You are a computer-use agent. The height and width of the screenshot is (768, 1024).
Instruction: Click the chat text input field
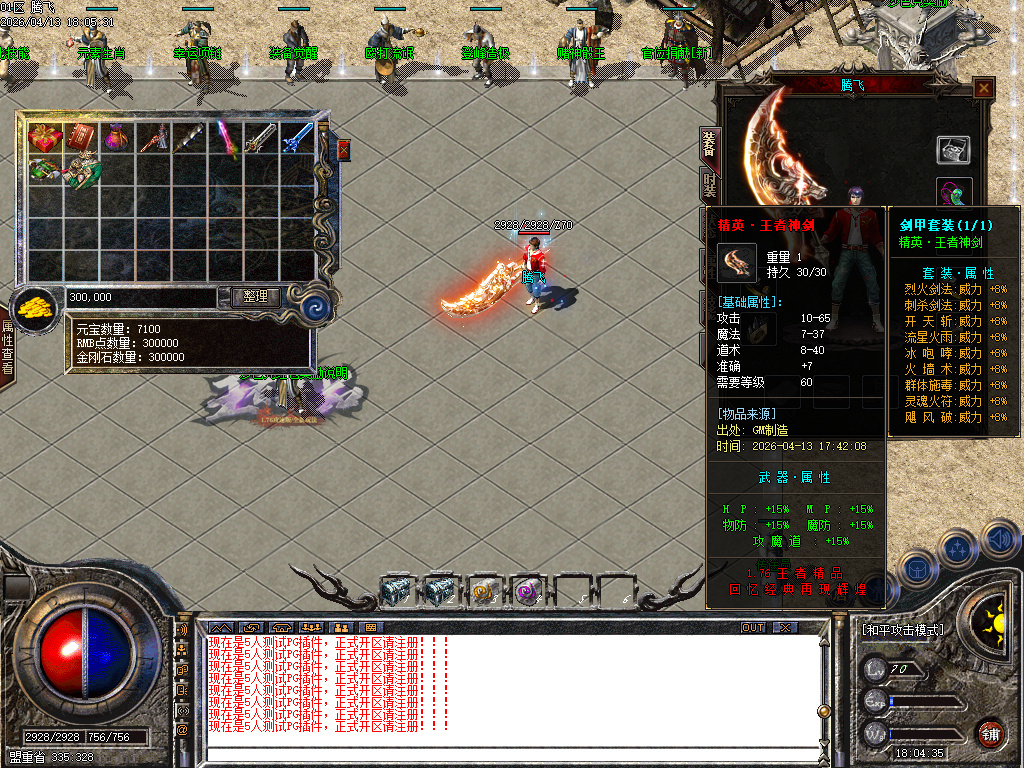coord(510,755)
